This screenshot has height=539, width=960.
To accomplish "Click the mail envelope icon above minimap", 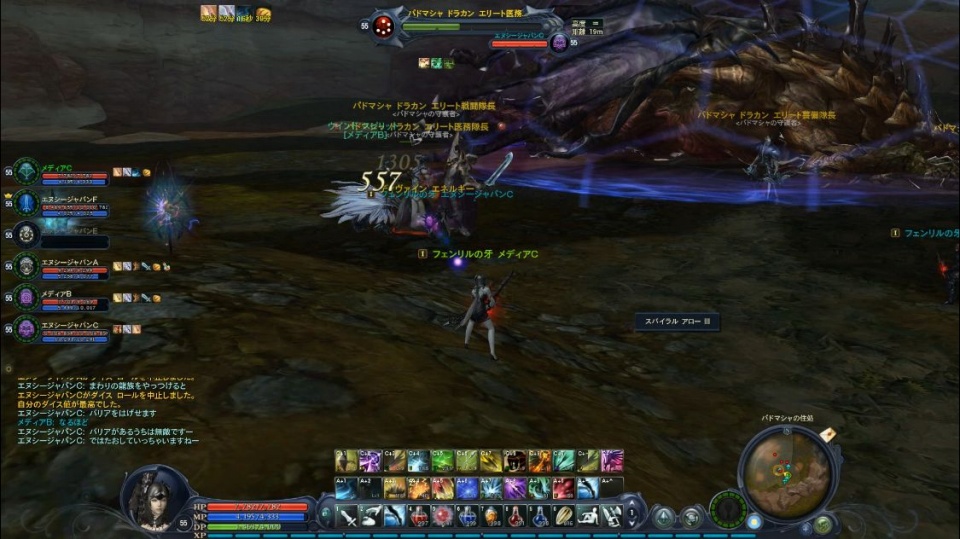I will (x=828, y=434).
